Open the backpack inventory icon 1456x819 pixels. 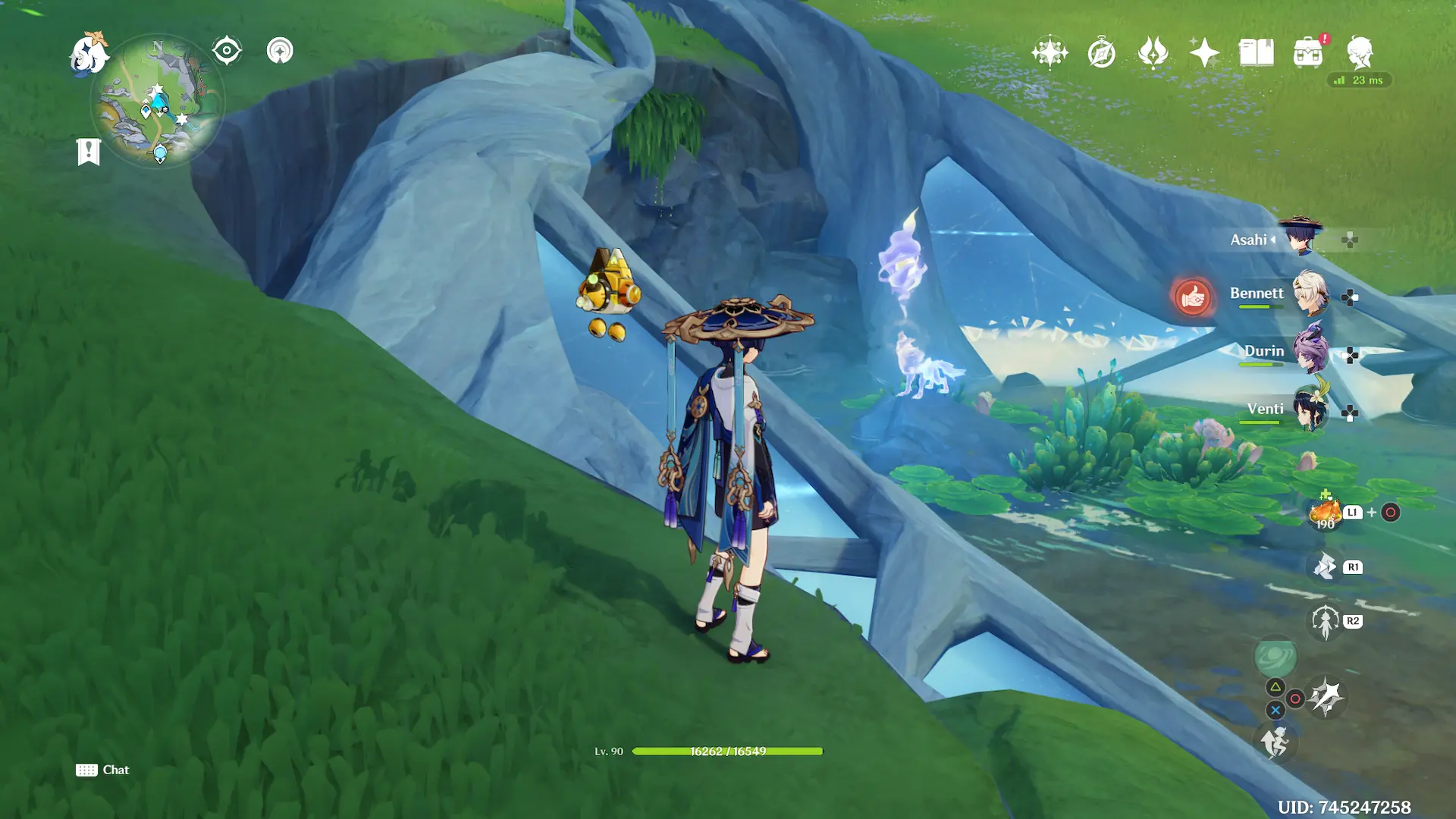1308,53
